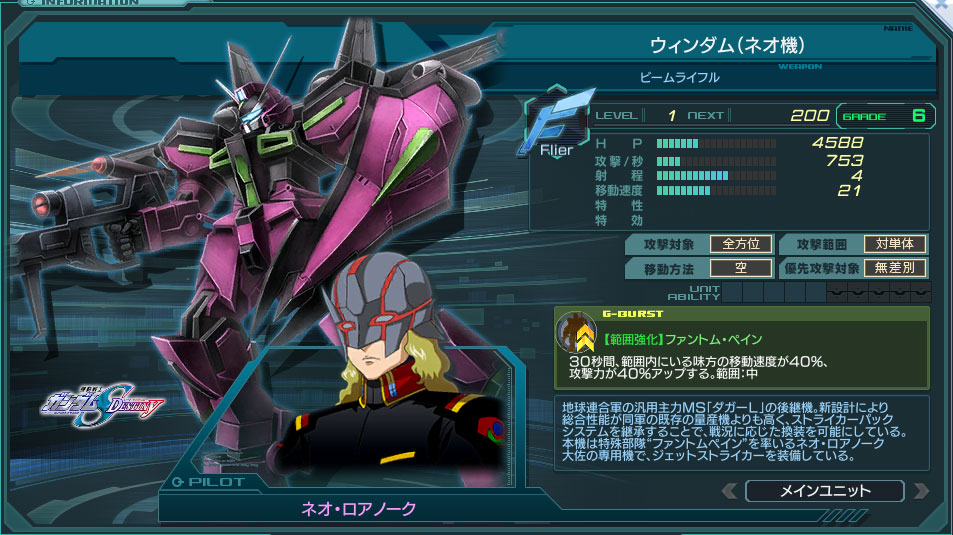Go to the previous unit with left arrow

(730, 491)
